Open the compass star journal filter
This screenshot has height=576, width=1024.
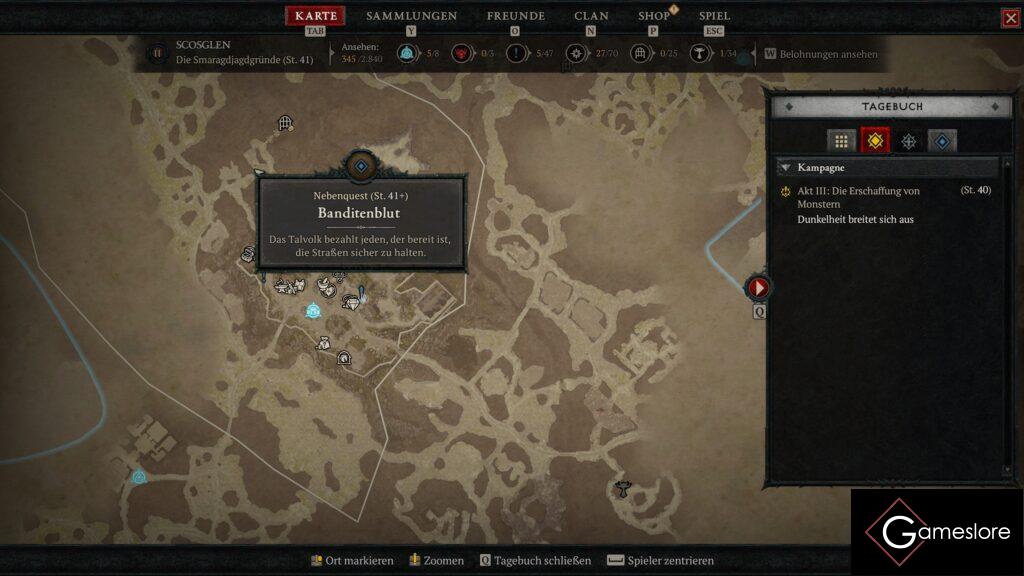[x=908, y=141]
